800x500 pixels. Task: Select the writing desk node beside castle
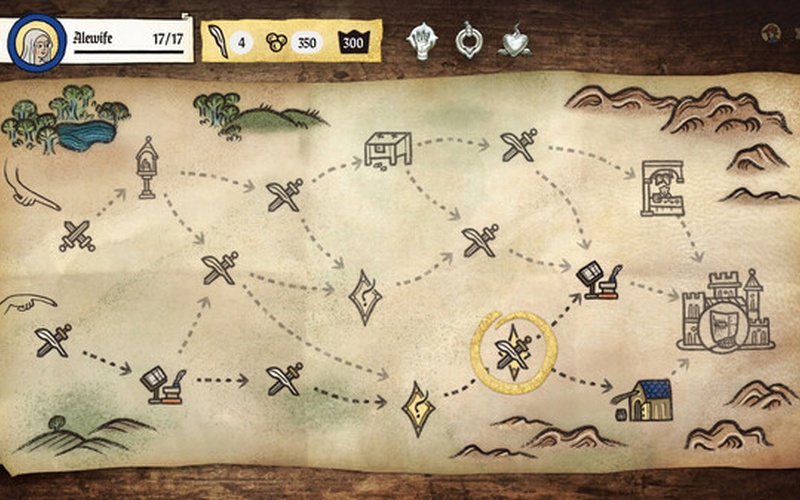[x=599, y=281]
